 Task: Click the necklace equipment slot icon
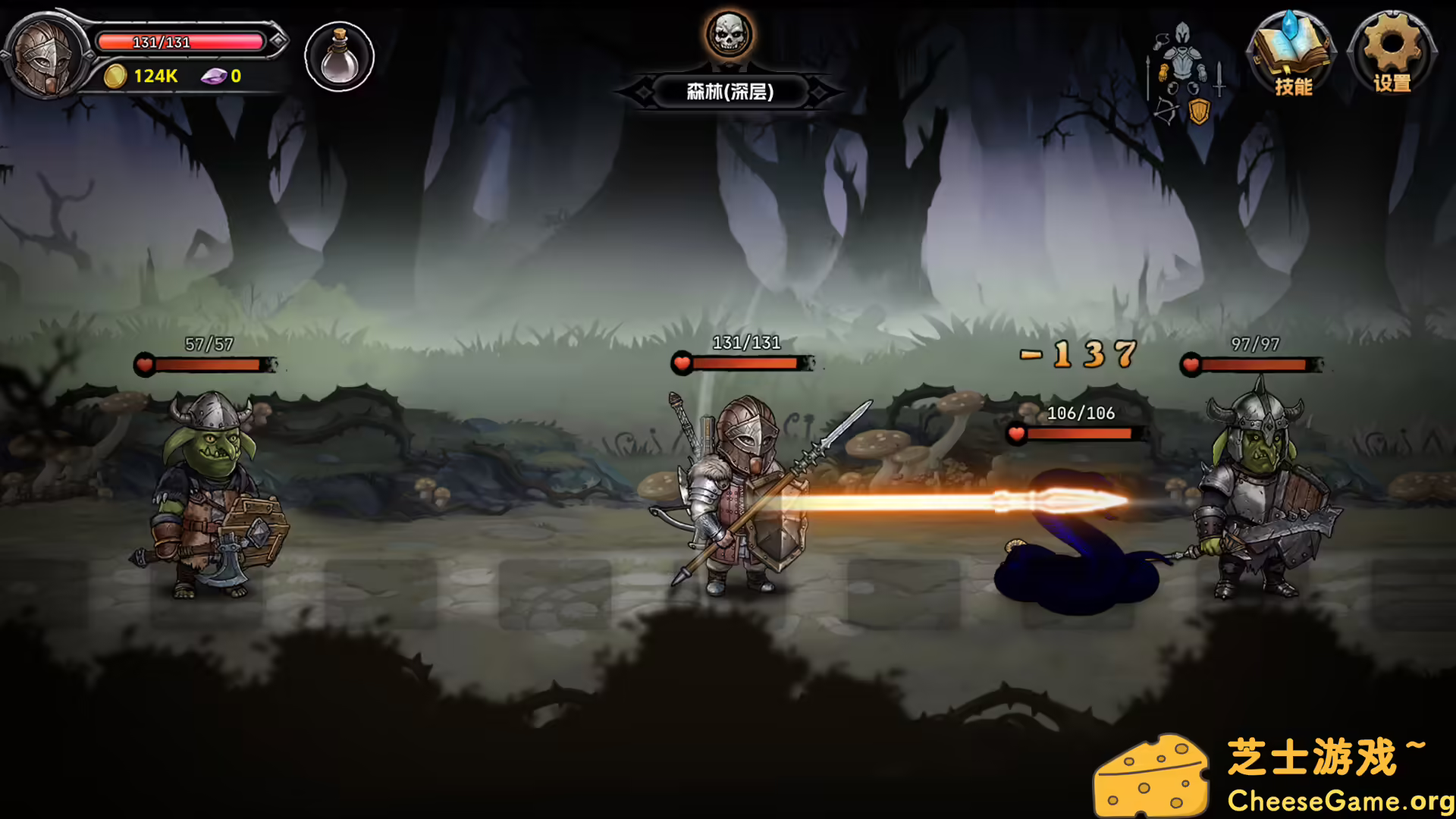[1161, 40]
